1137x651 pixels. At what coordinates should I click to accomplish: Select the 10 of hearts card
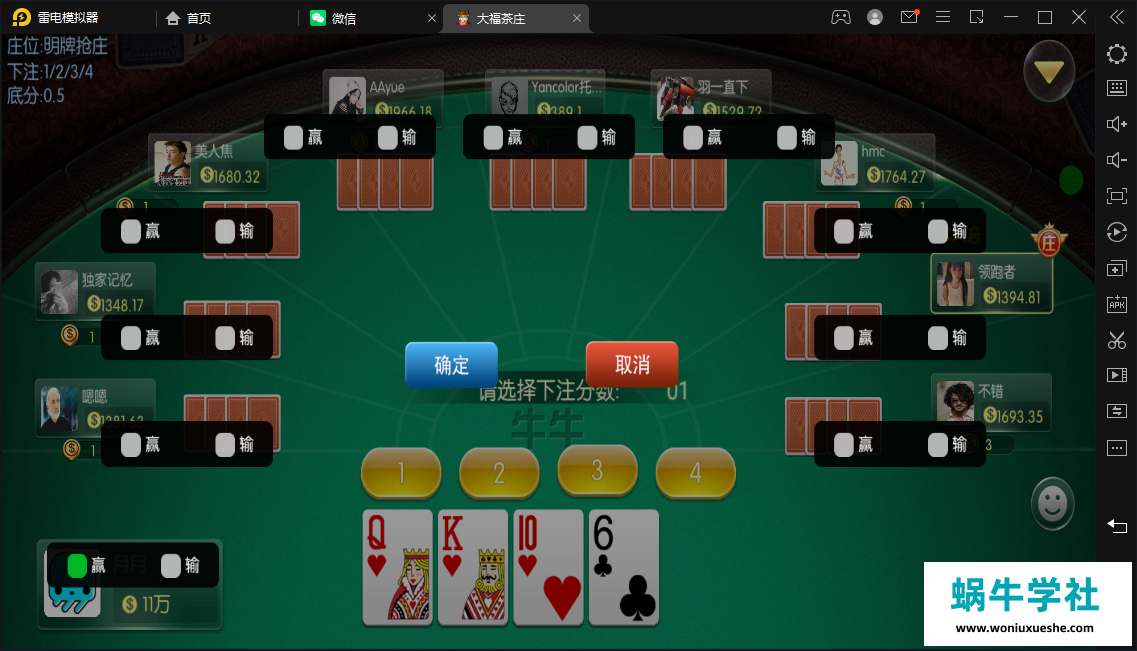pos(548,567)
